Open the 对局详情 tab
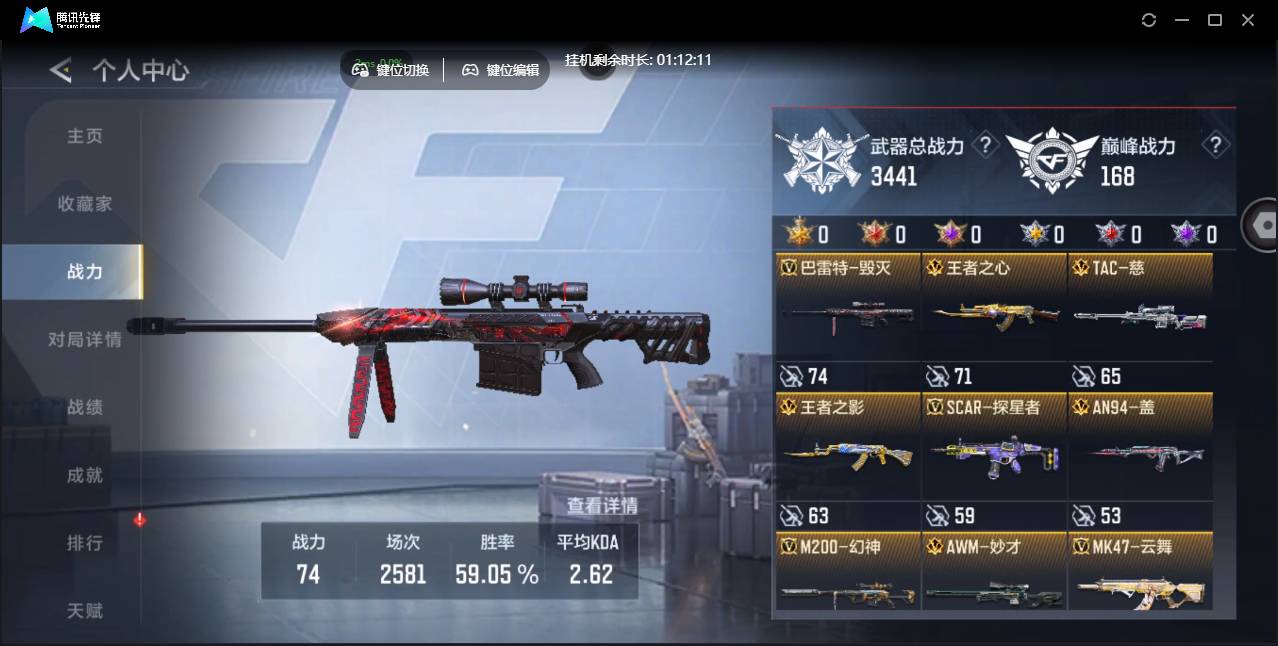This screenshot has width=1278, height=646. click(85, 340)
